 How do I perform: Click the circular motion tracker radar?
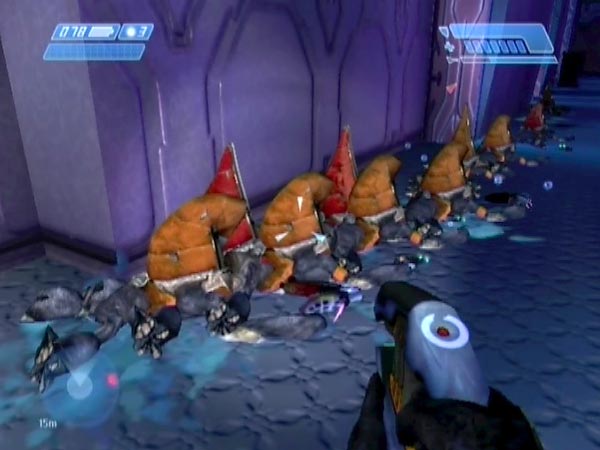80,385
